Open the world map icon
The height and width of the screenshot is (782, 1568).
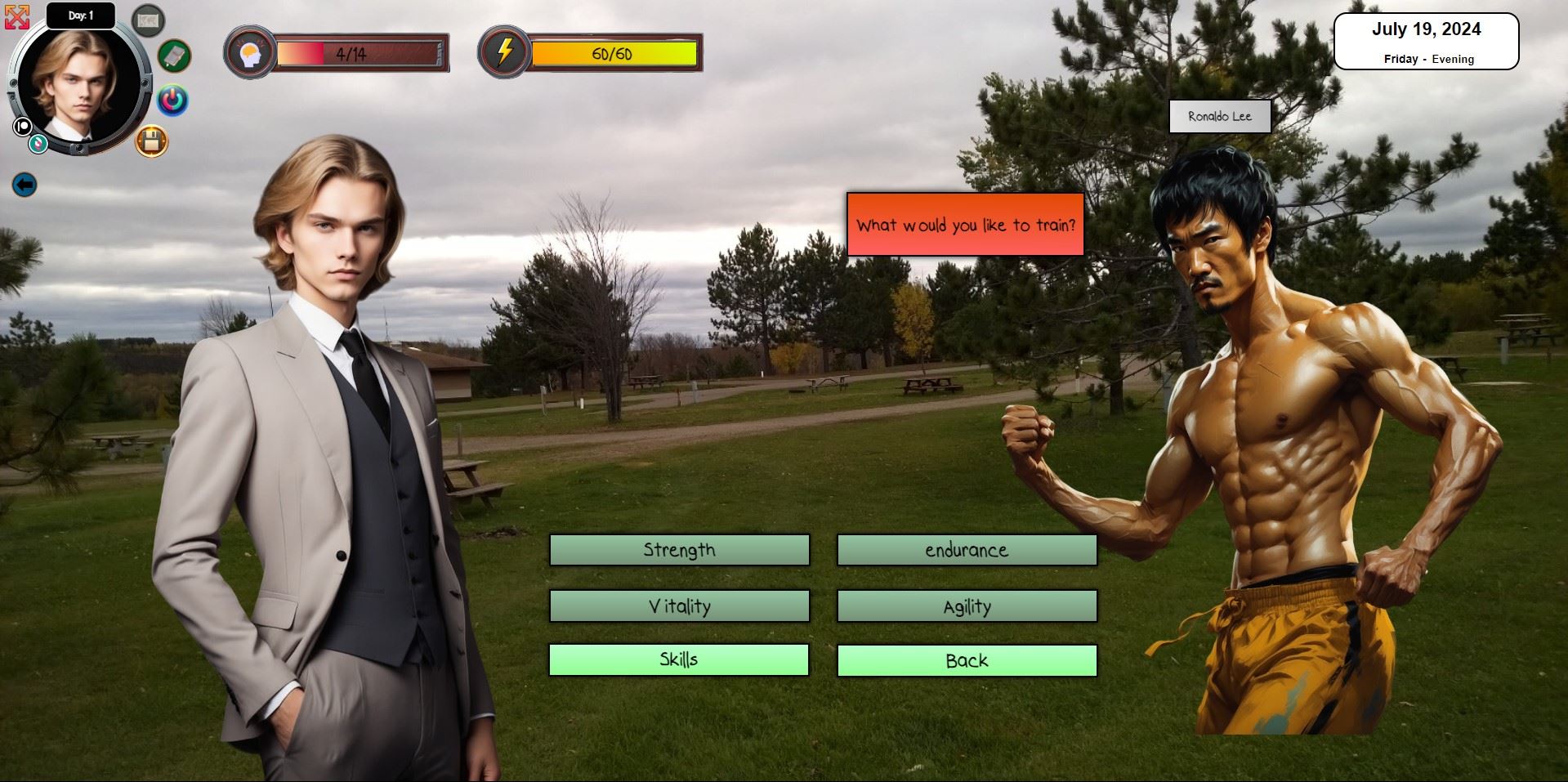148,21
